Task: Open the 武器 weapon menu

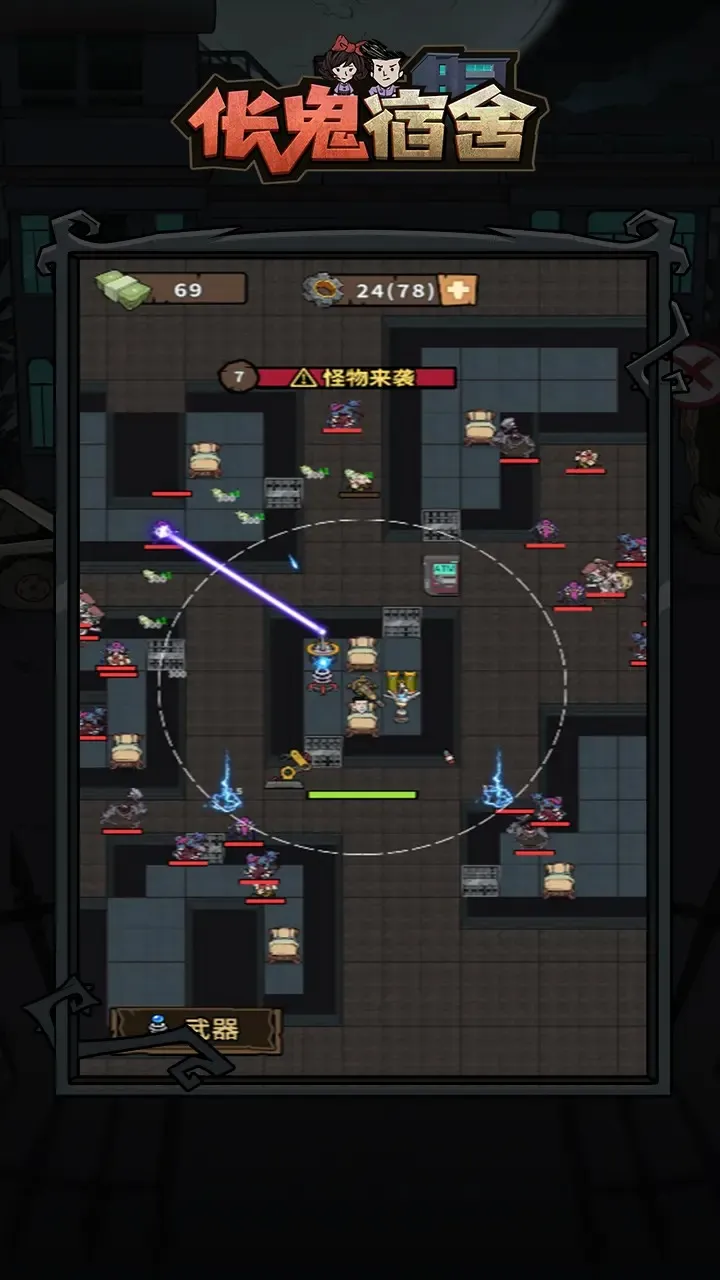Action: point(196,1029)
